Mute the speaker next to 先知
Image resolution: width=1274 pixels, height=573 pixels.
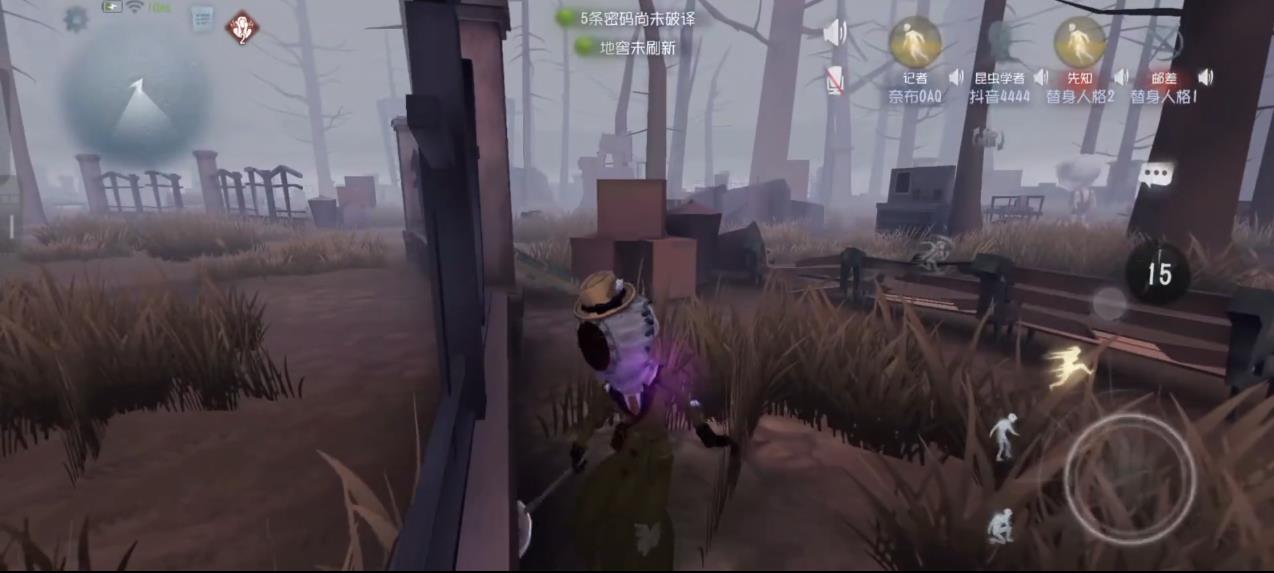point(1121,77)
